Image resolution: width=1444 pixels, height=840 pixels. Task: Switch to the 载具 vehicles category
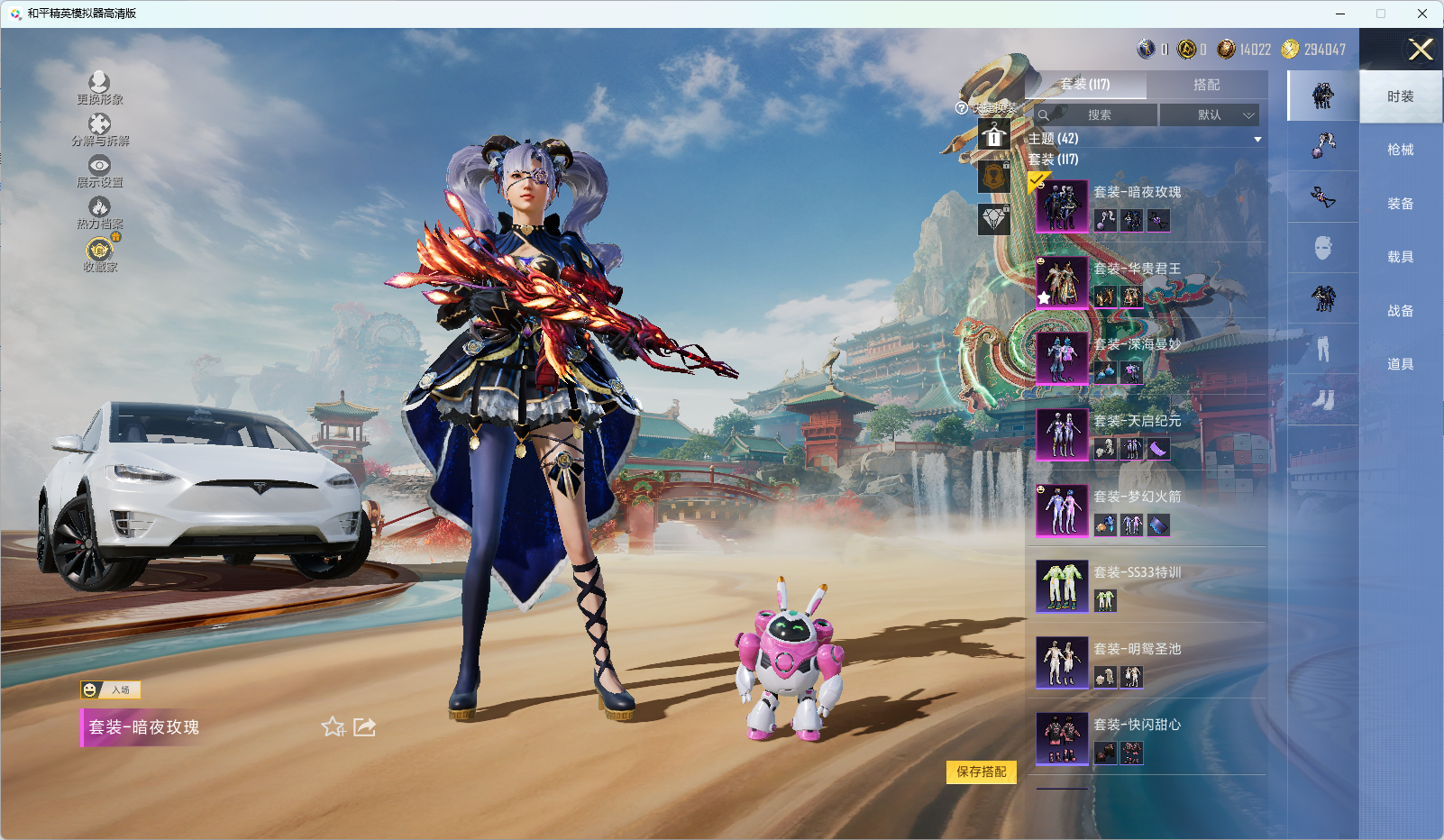(1400, 257)
